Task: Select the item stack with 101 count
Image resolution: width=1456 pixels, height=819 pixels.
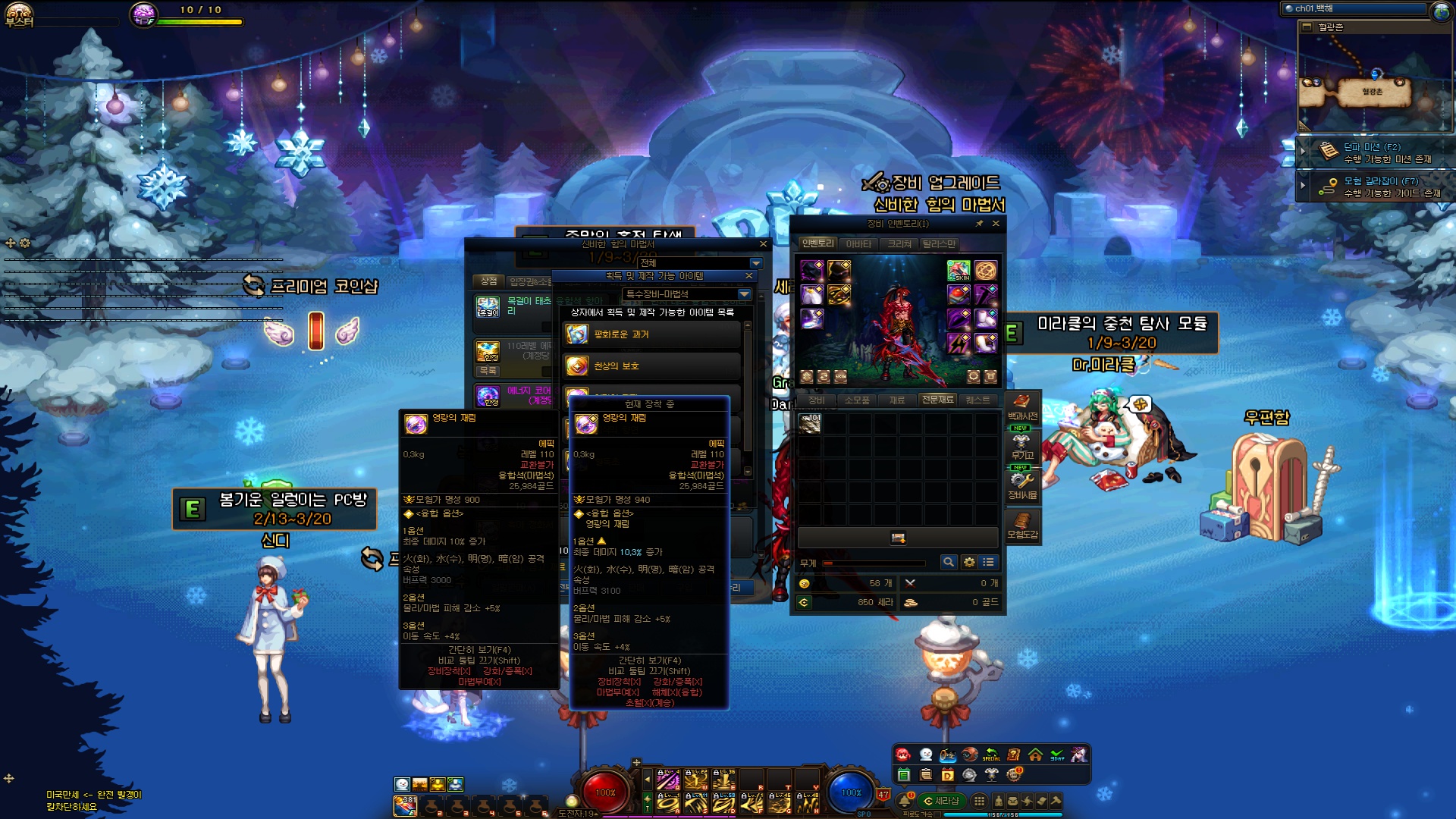Action: pos(810,423)
